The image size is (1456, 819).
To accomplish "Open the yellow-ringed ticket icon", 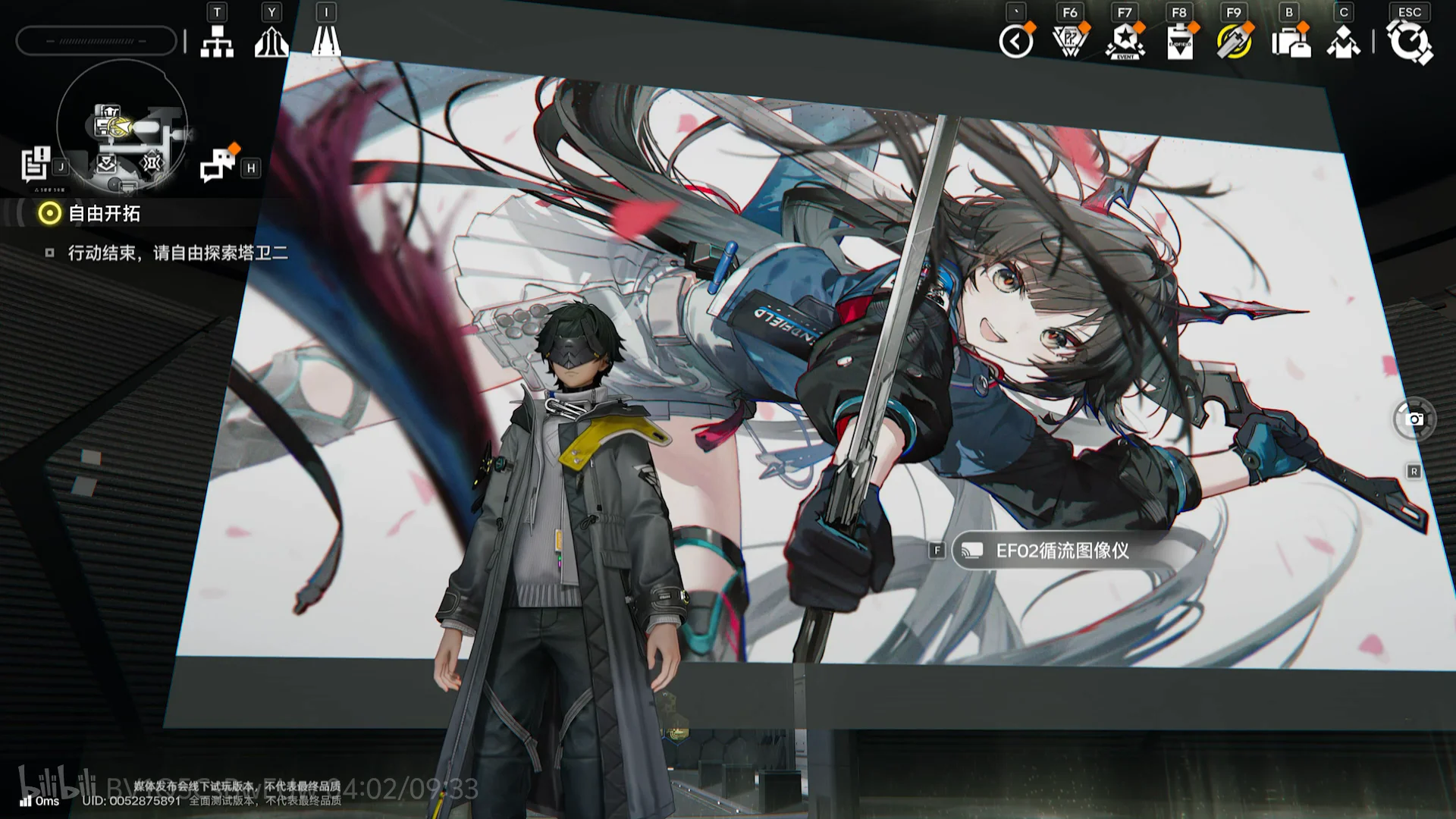I will 1234,41.
